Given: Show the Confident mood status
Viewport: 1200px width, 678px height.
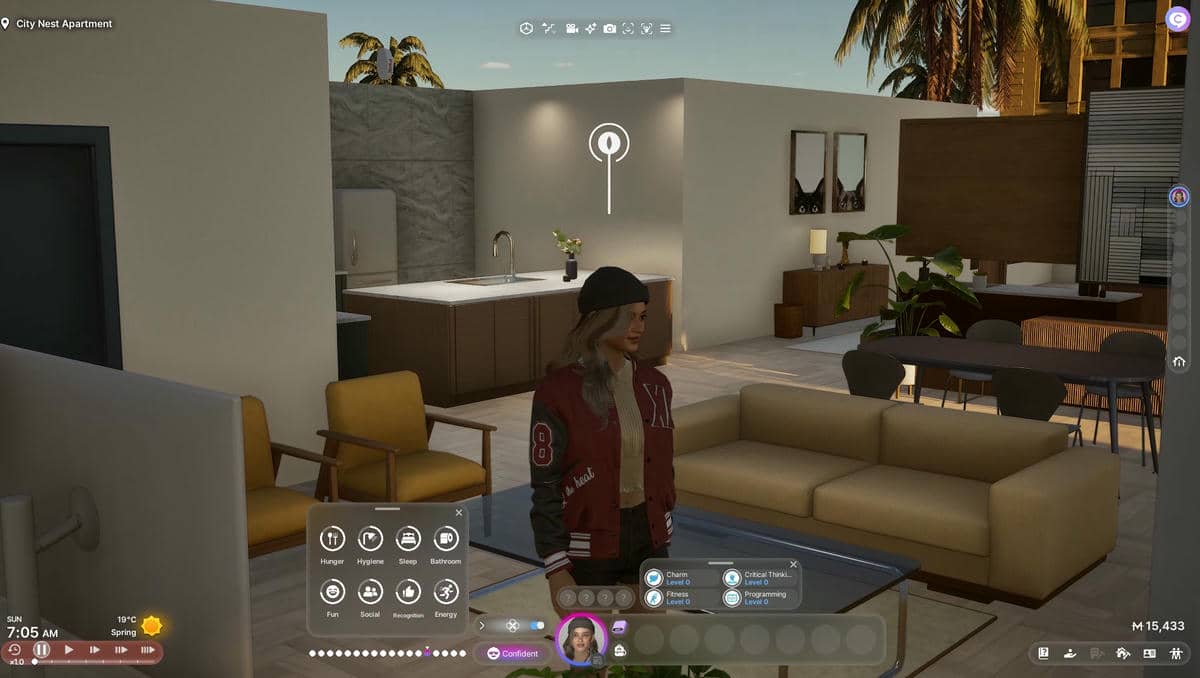Looking at the screenshot, I should [x=512, y=653].
